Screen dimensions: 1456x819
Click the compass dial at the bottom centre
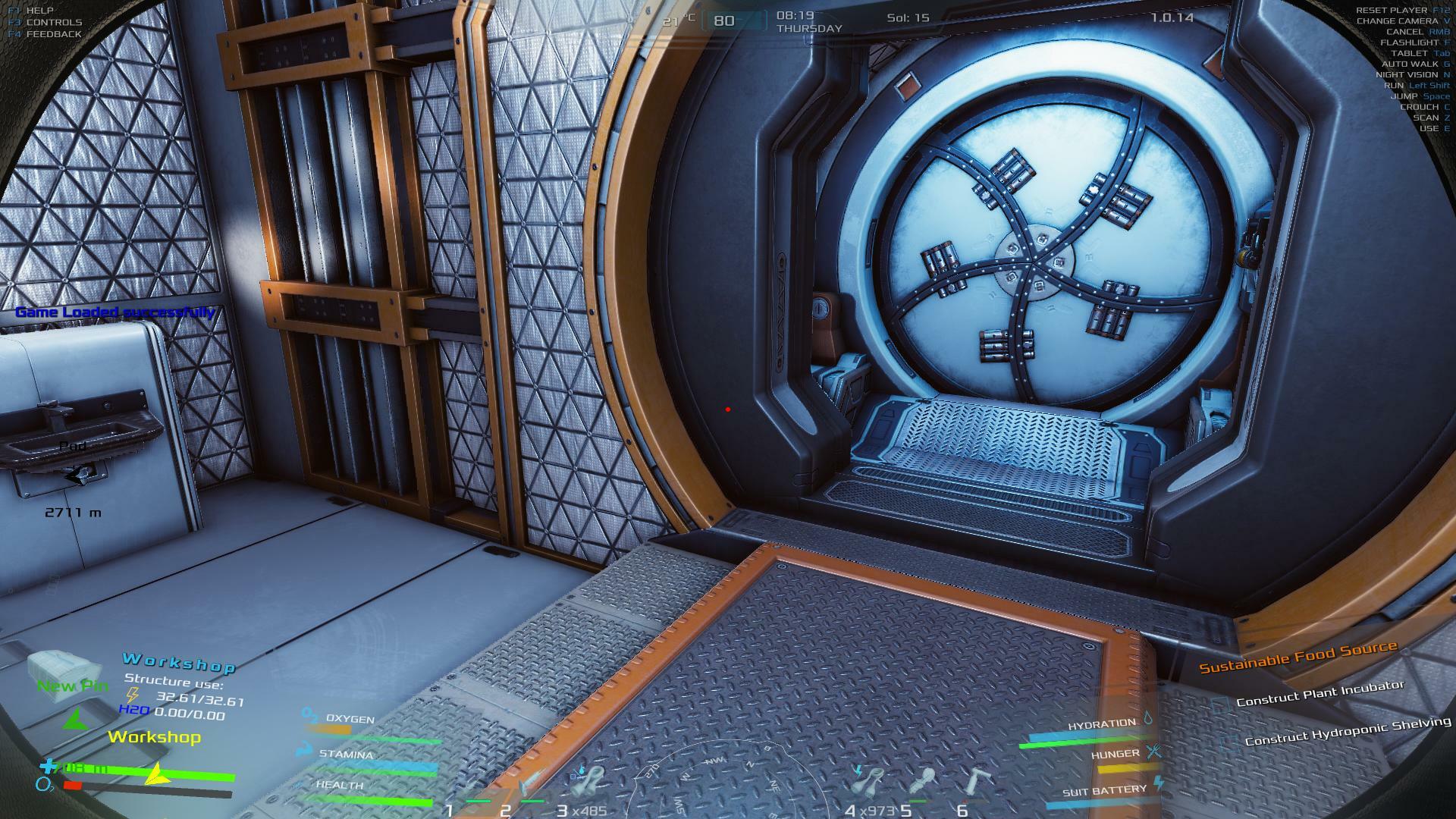(x=728, y=781)
